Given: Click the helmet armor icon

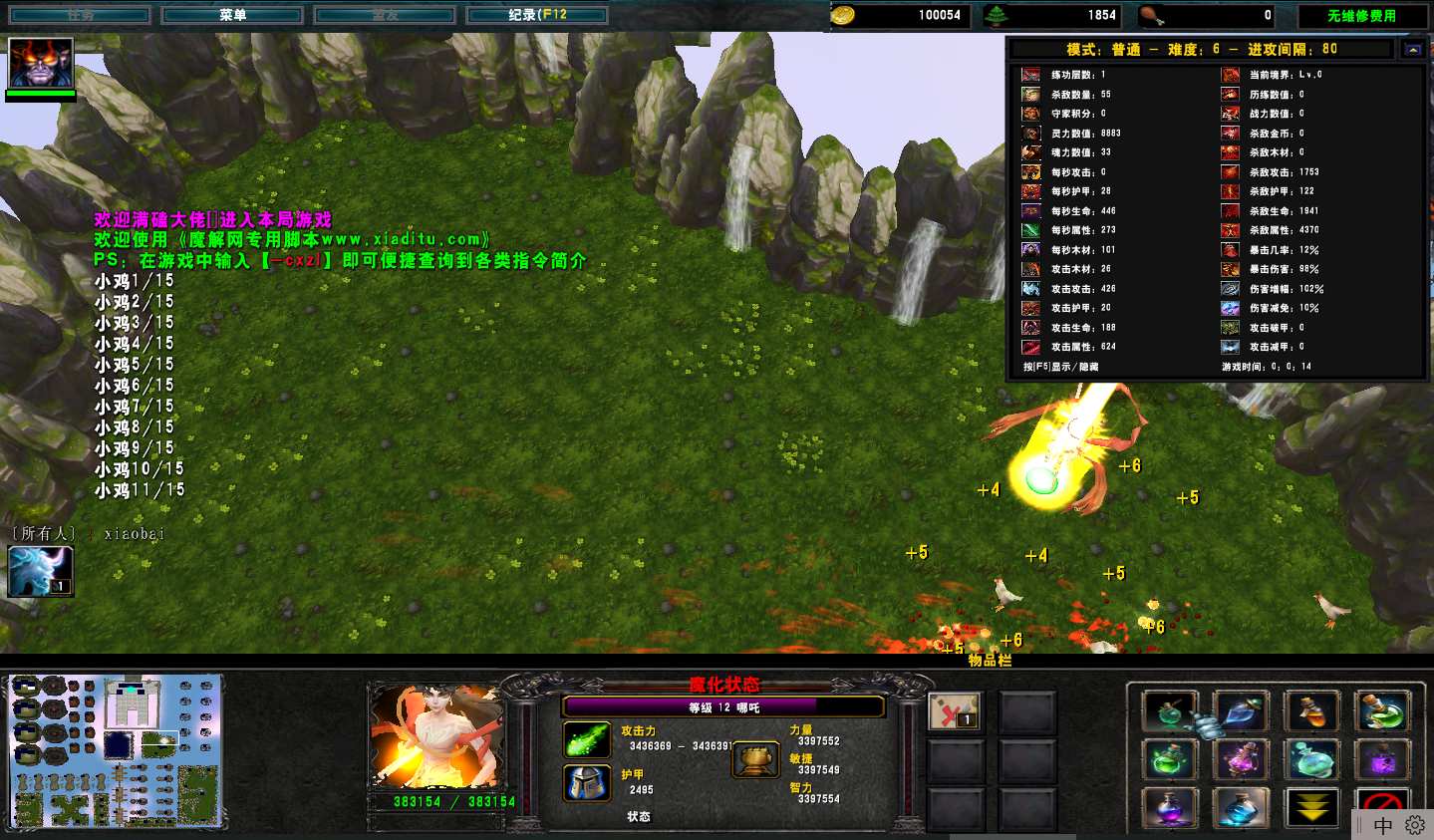Looking at the screenshot, I should click(587, 783).
